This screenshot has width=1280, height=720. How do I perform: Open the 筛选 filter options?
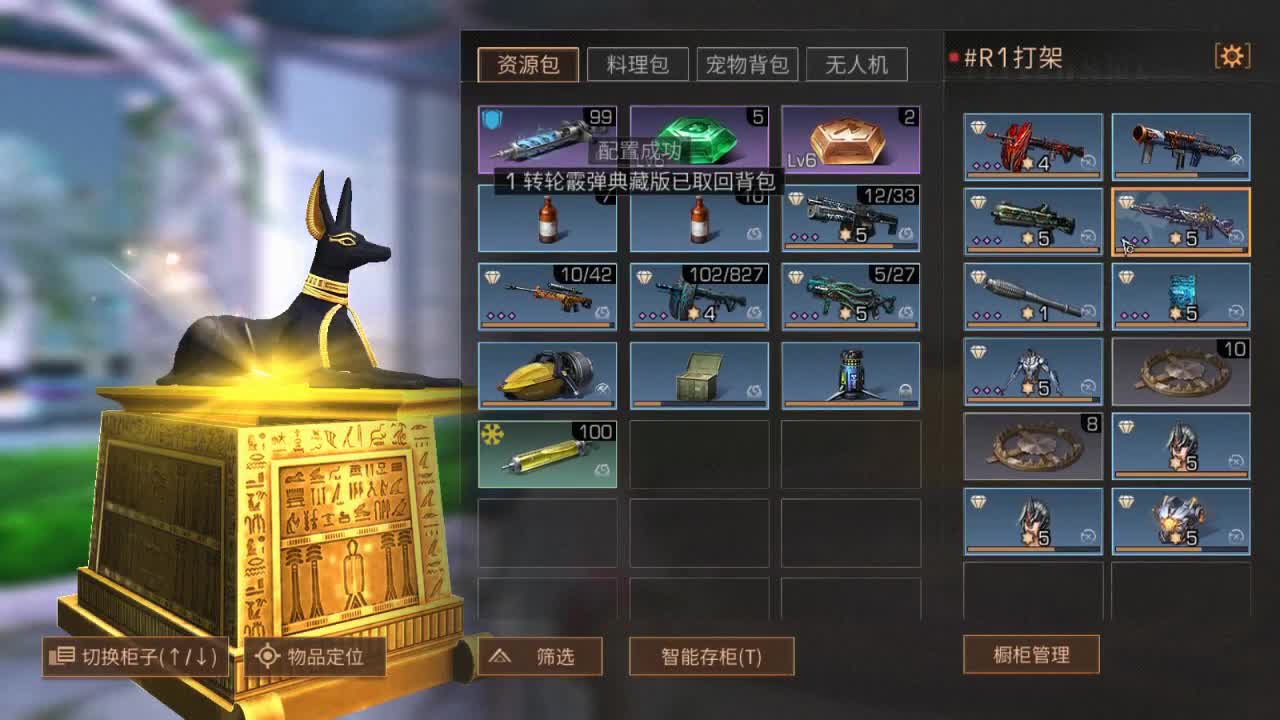tap(542, 658)
